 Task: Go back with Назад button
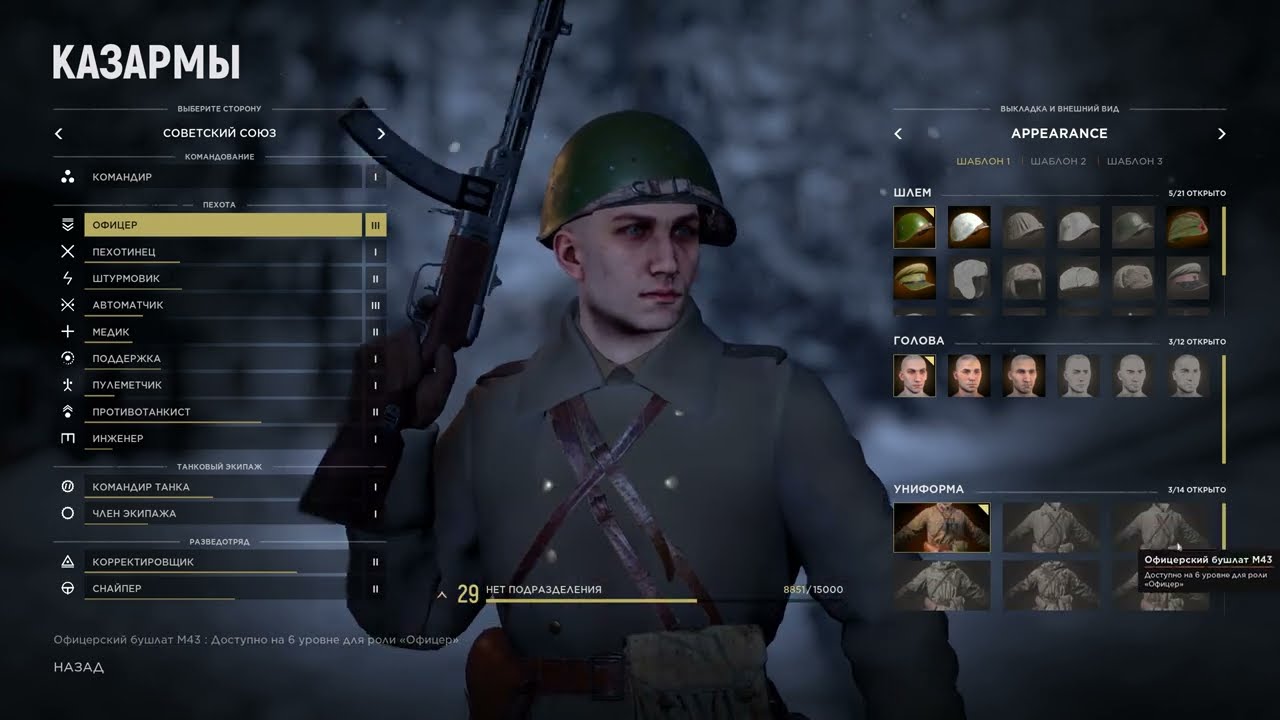[x=79, y=667]
